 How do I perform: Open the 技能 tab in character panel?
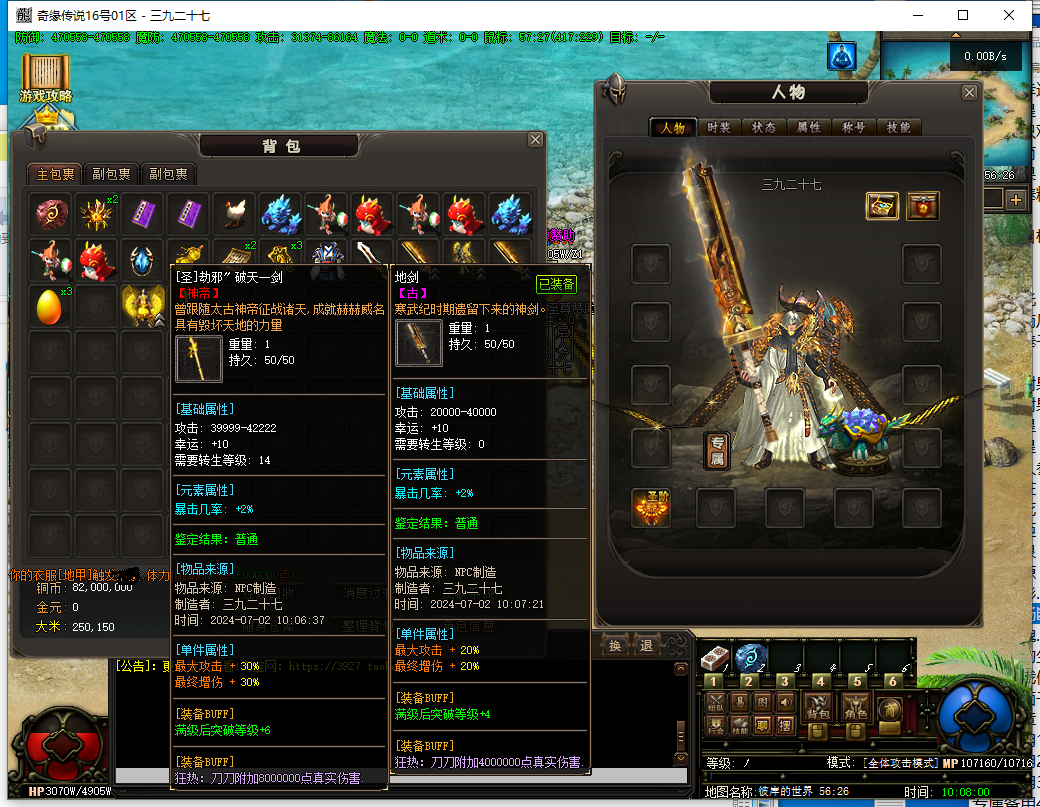click(x=898, y=128)
